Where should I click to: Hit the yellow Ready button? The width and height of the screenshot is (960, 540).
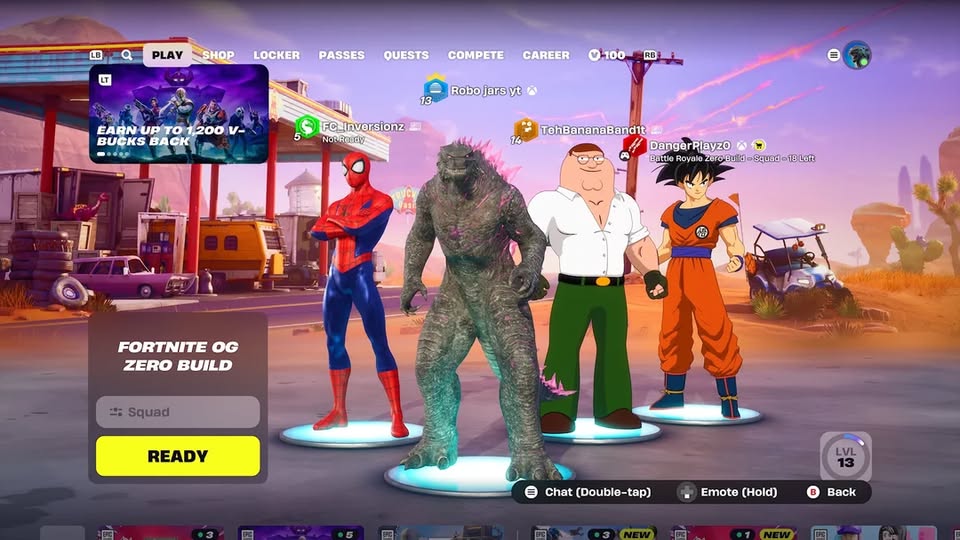pyautogui.click(x=178, y=456)
